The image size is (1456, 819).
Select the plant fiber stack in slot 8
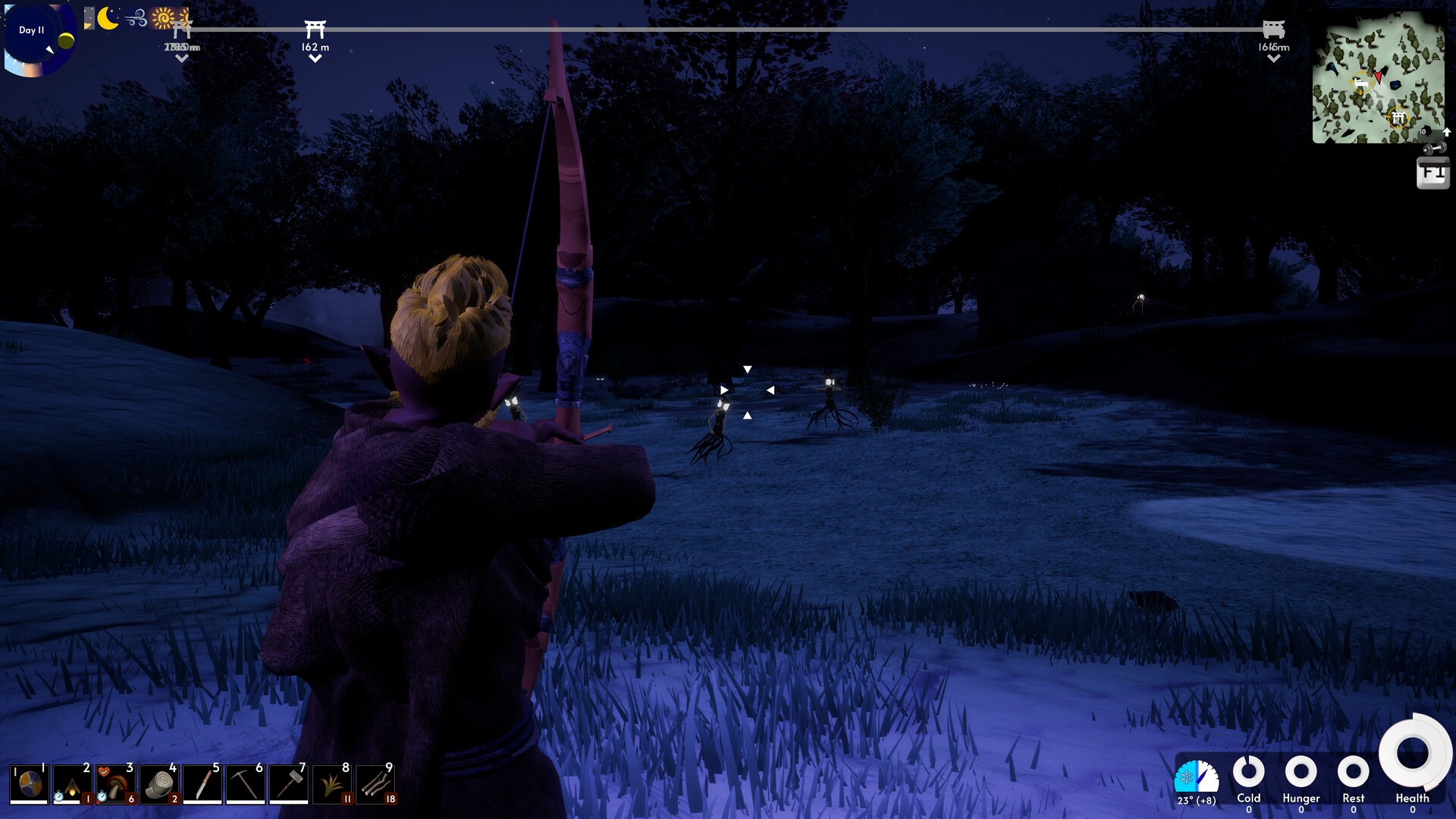(x=332, y=783)
